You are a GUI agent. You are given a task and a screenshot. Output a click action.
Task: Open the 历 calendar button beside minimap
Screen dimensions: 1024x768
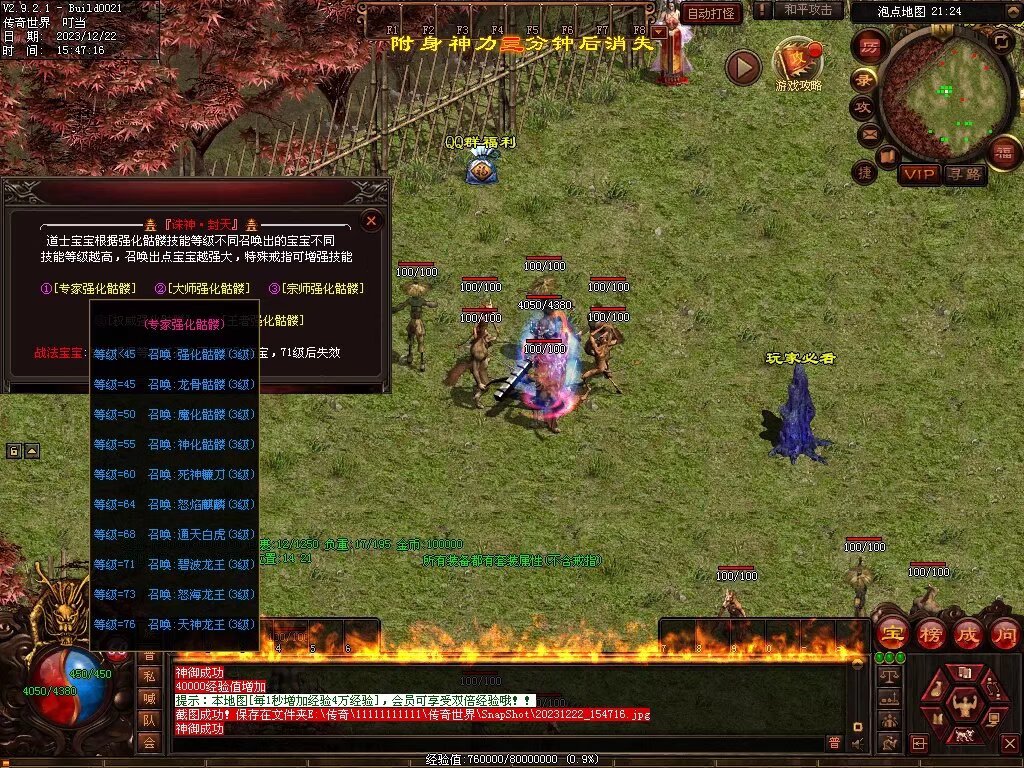pos(870,46)
